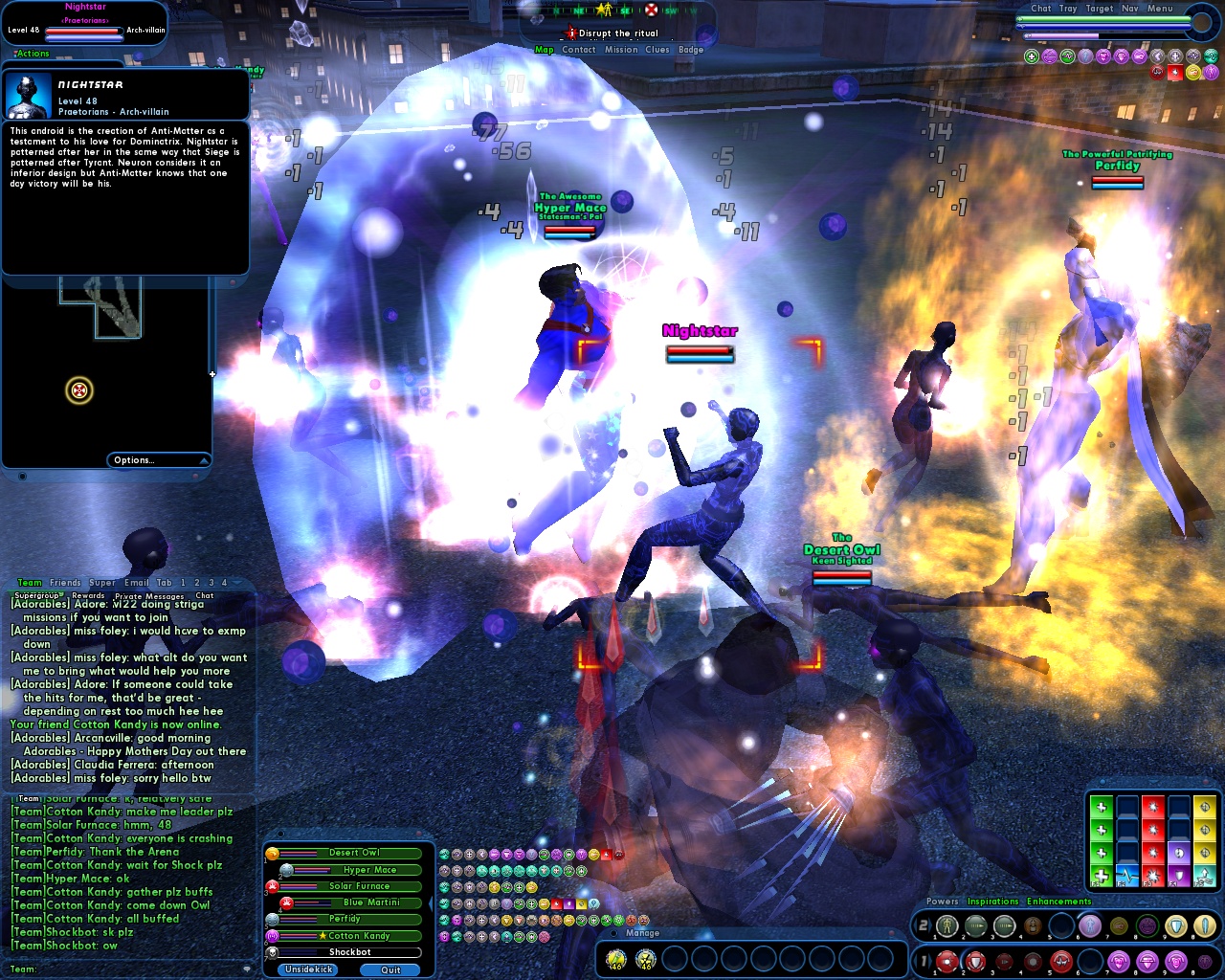
Task: Open the Powers list
Action: 942,902
